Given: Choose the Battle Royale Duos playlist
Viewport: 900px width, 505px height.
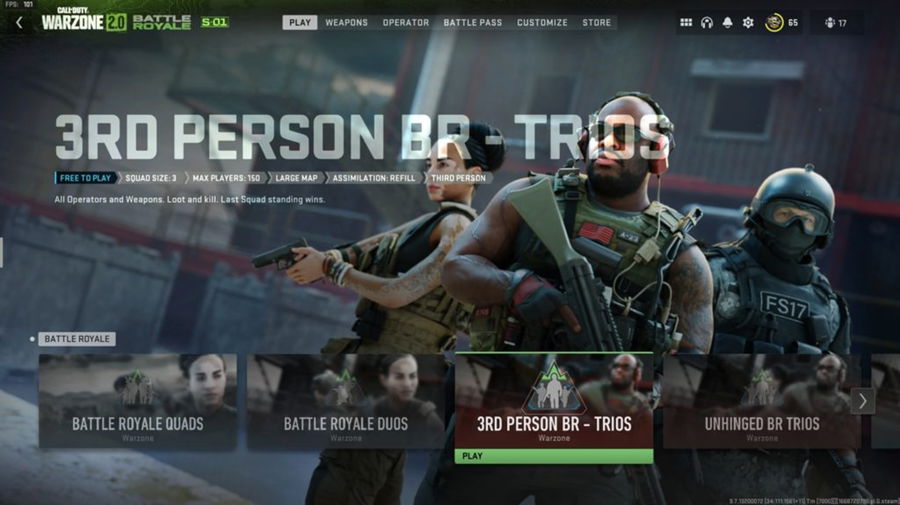Looking at the screenshot, I should pyautogui.click(x=346, y=401).
